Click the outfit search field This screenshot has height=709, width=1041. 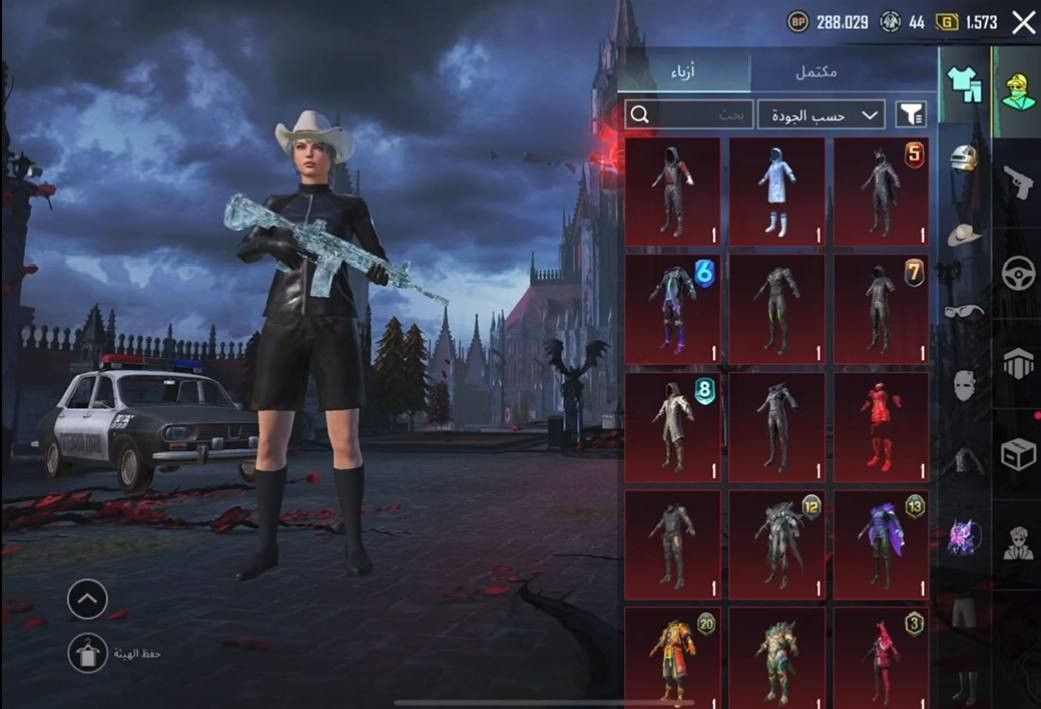click(x=689, y=115)
